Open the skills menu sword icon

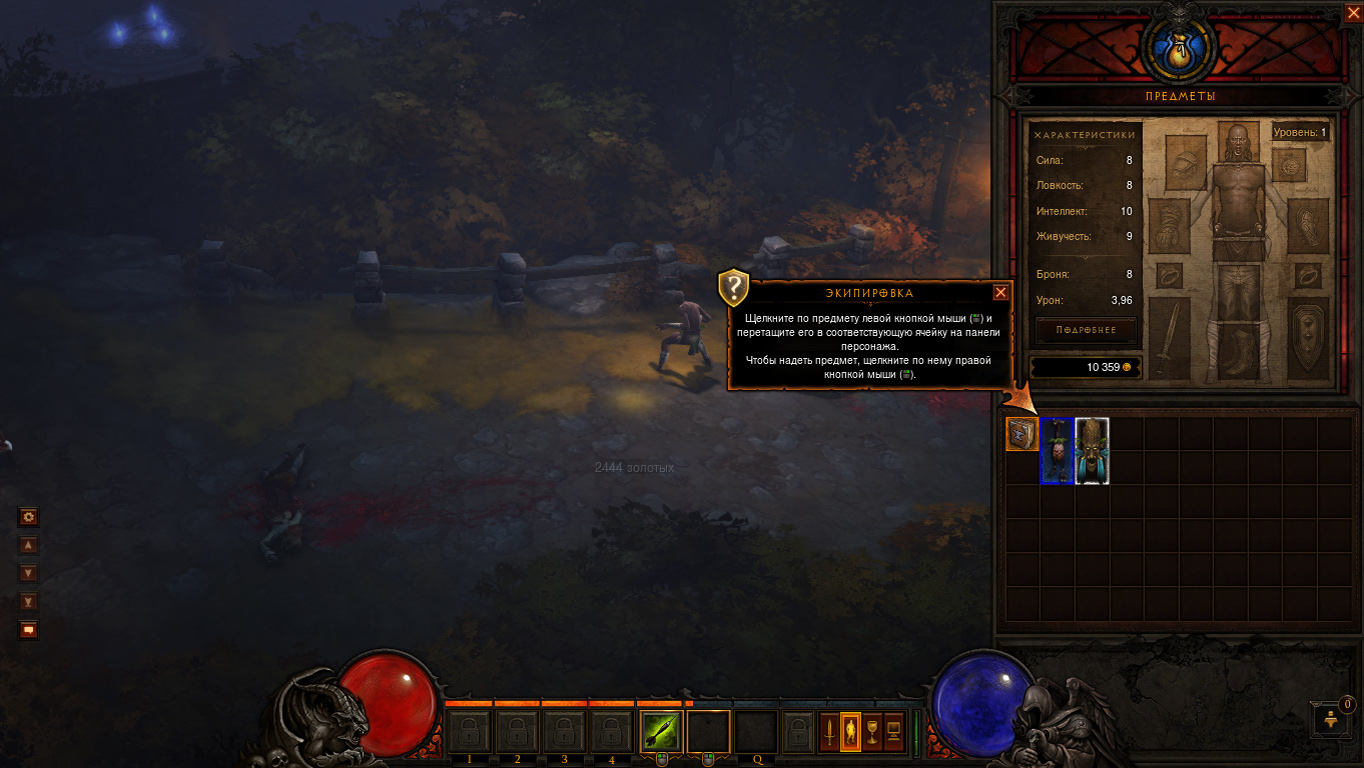click(x=829, y=733)
